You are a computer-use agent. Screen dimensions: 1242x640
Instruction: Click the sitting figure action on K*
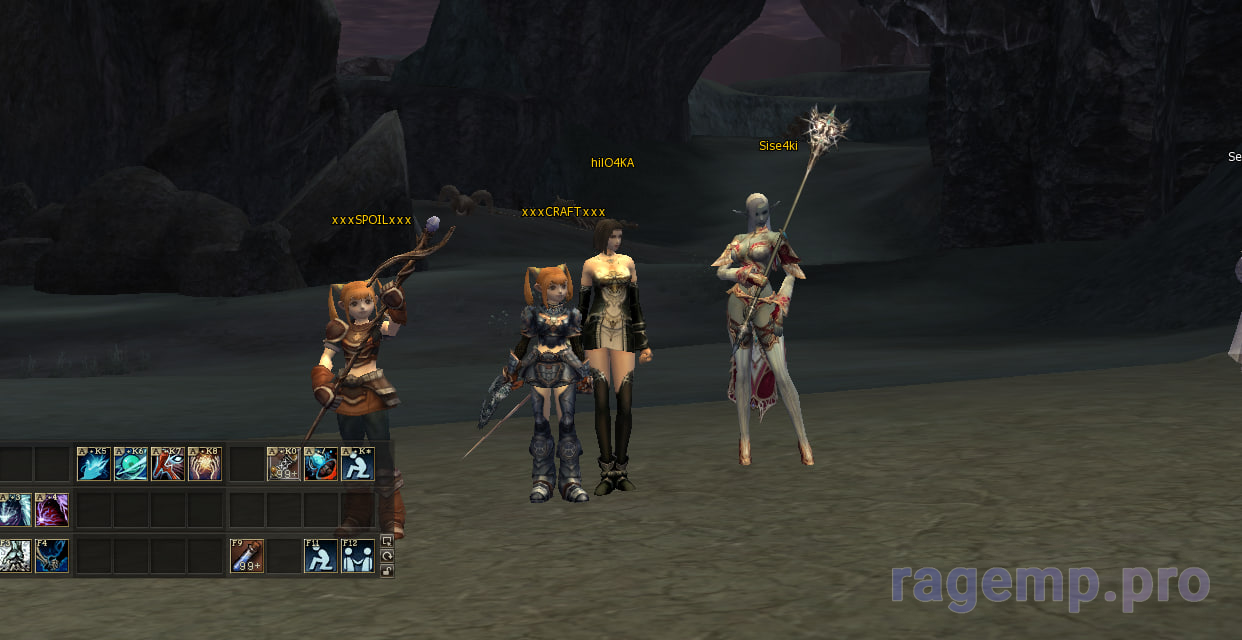[357, 464]
